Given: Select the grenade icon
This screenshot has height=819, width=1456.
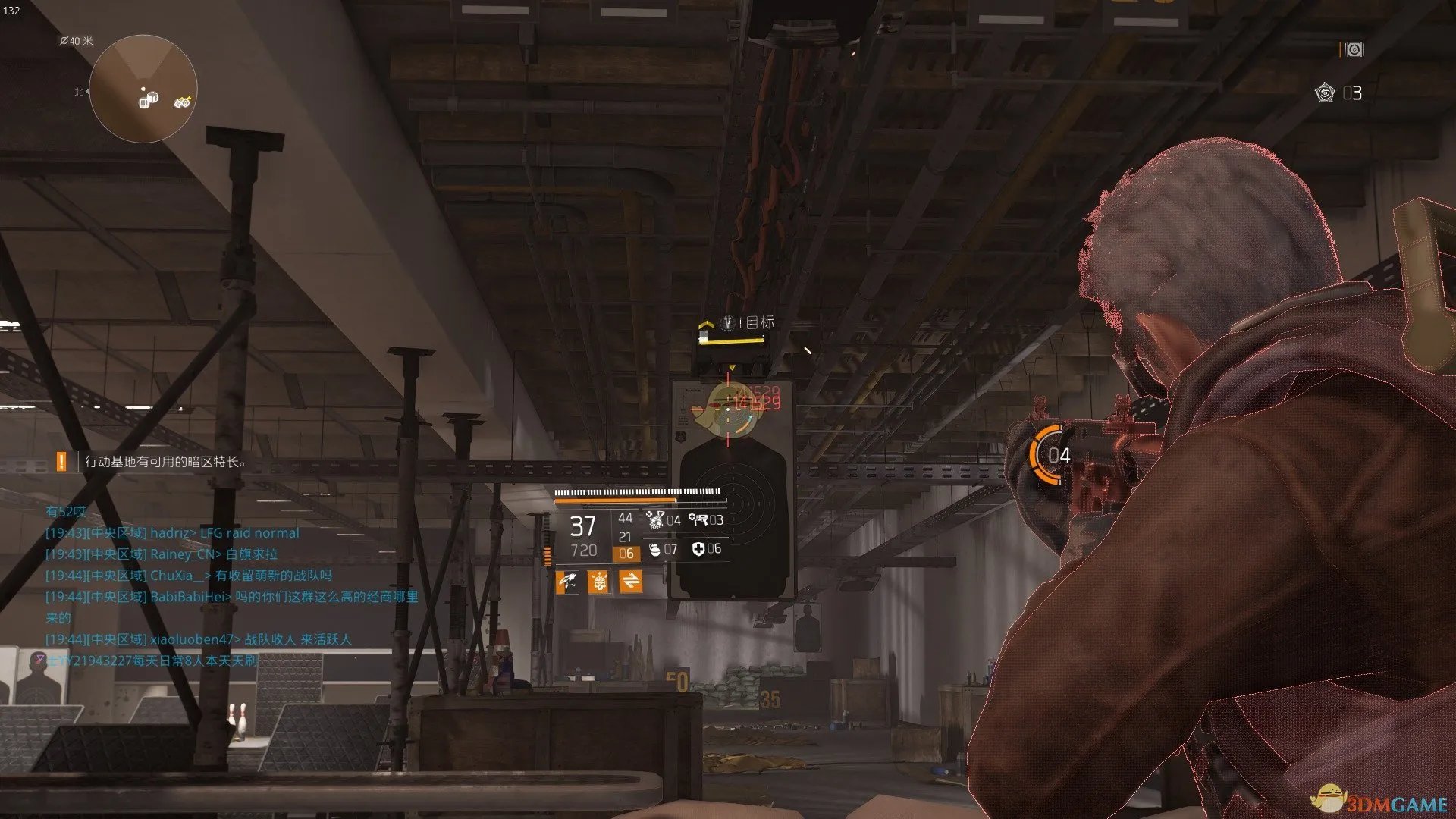Looking at the screenshot, I should coord(655,549).
